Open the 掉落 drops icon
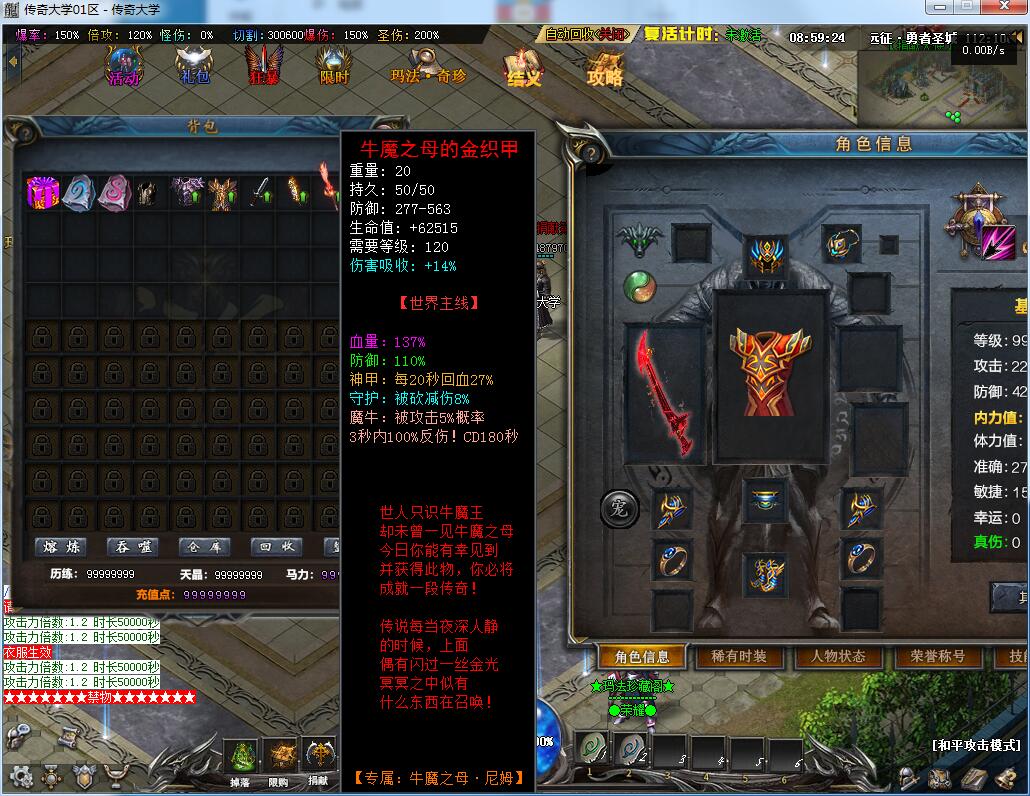1030x796 pixels. click(241, 760)
